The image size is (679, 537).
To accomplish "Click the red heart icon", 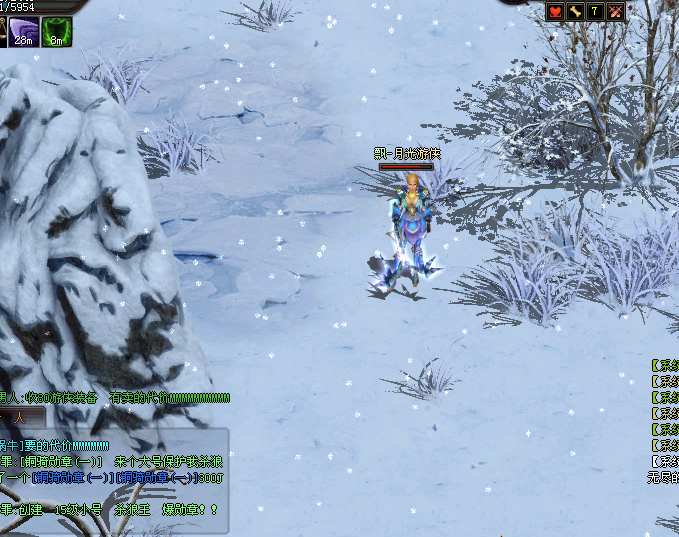I will tap(556, 11).
